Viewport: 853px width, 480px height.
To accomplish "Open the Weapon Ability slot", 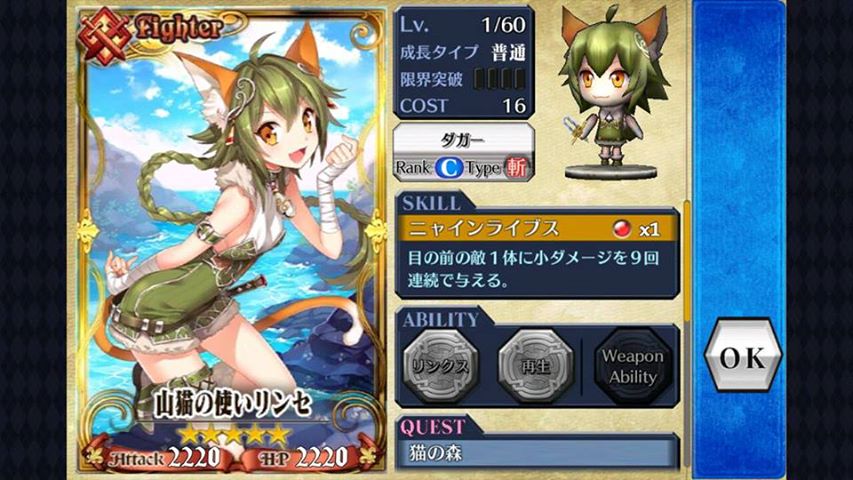I will [x=633, y=366].
